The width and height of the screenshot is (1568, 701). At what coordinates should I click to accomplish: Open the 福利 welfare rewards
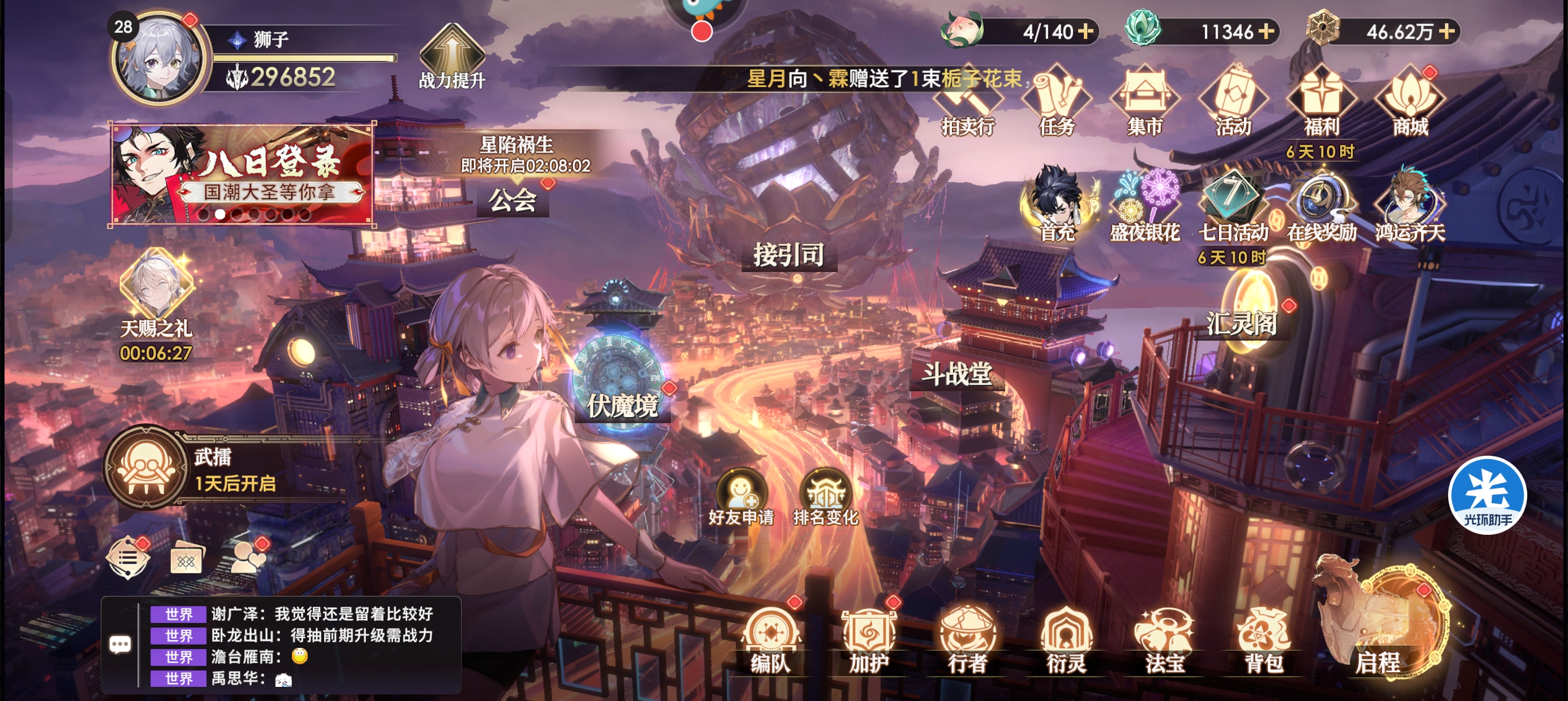point(1321,102)
